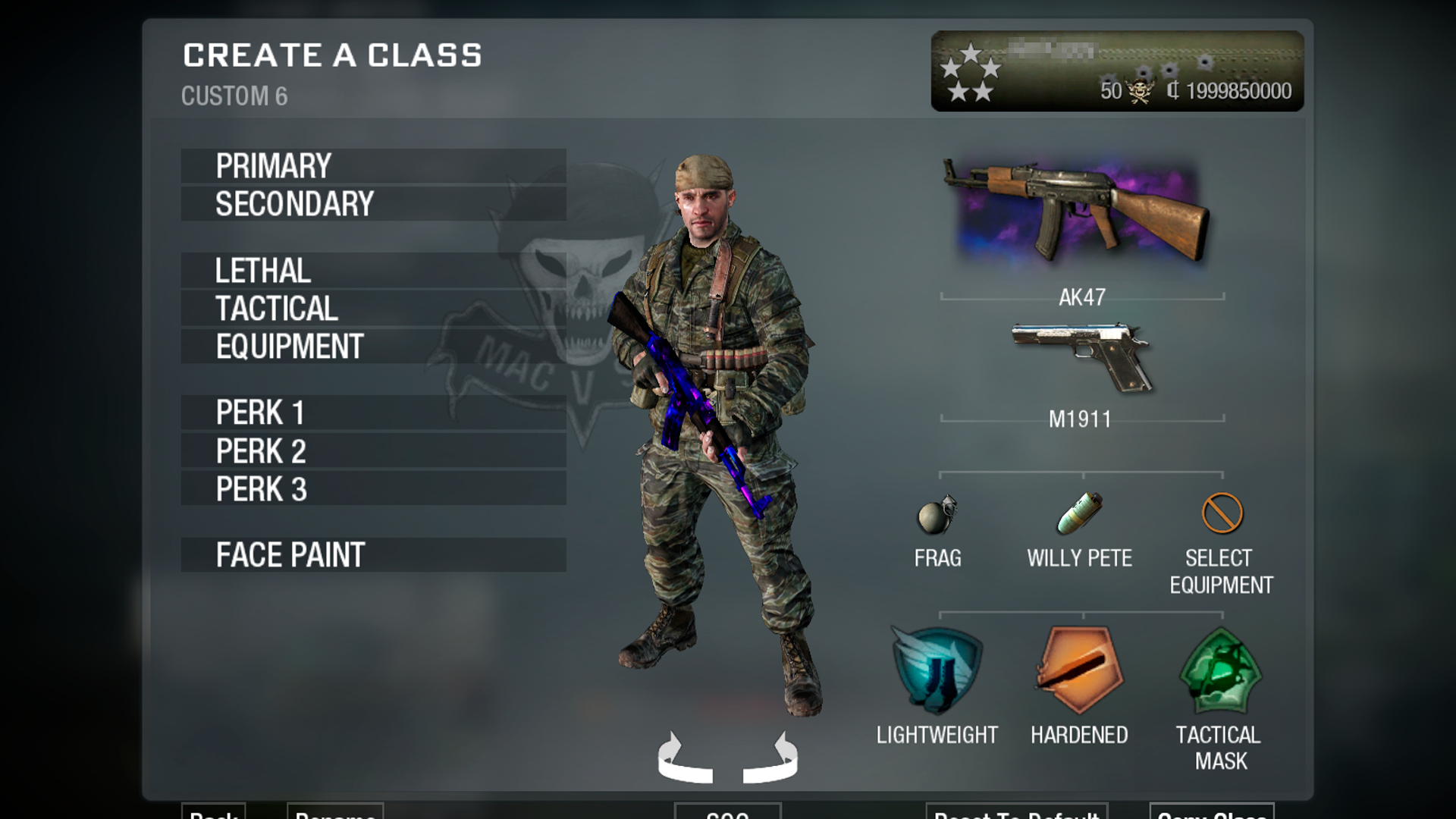Click the Frag grenade icon
Image resolution: width=1456 pixels, height=819 pixels.
pos(937,516)
